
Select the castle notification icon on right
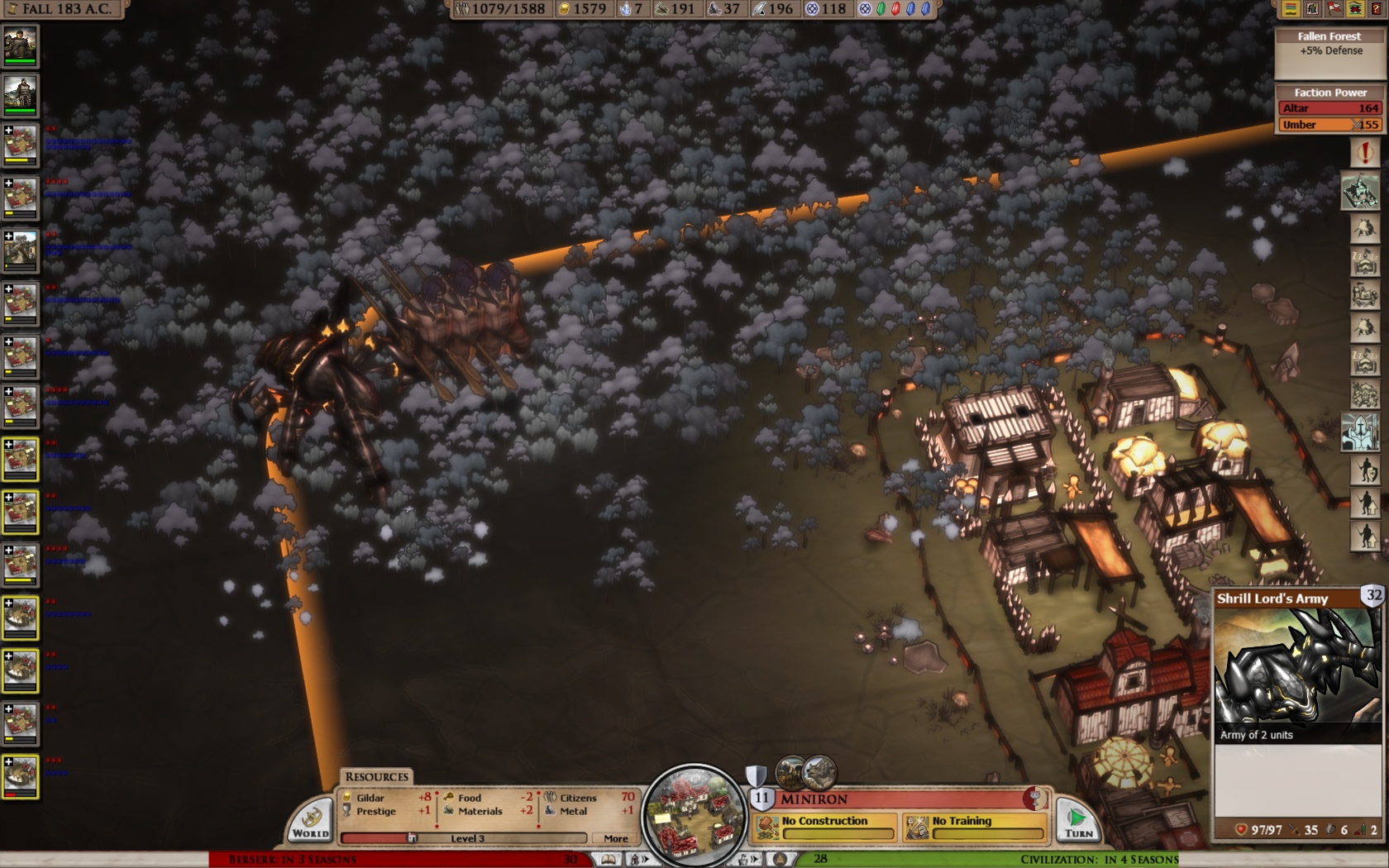point(1360,193)
